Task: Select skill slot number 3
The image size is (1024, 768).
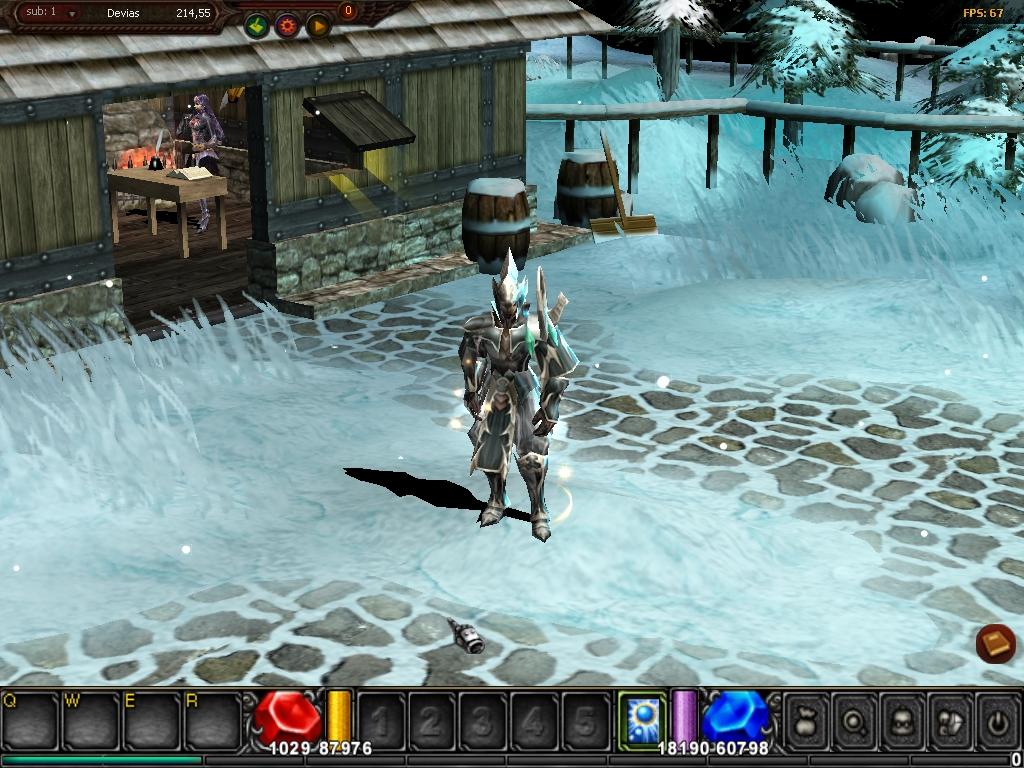Action: tap(483, 720)
